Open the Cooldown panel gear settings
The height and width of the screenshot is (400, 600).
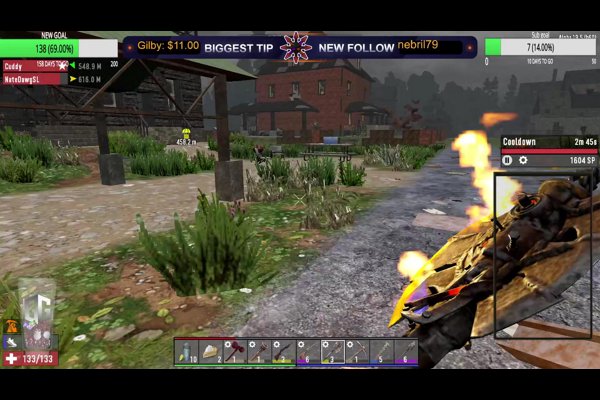click(522, 160)
